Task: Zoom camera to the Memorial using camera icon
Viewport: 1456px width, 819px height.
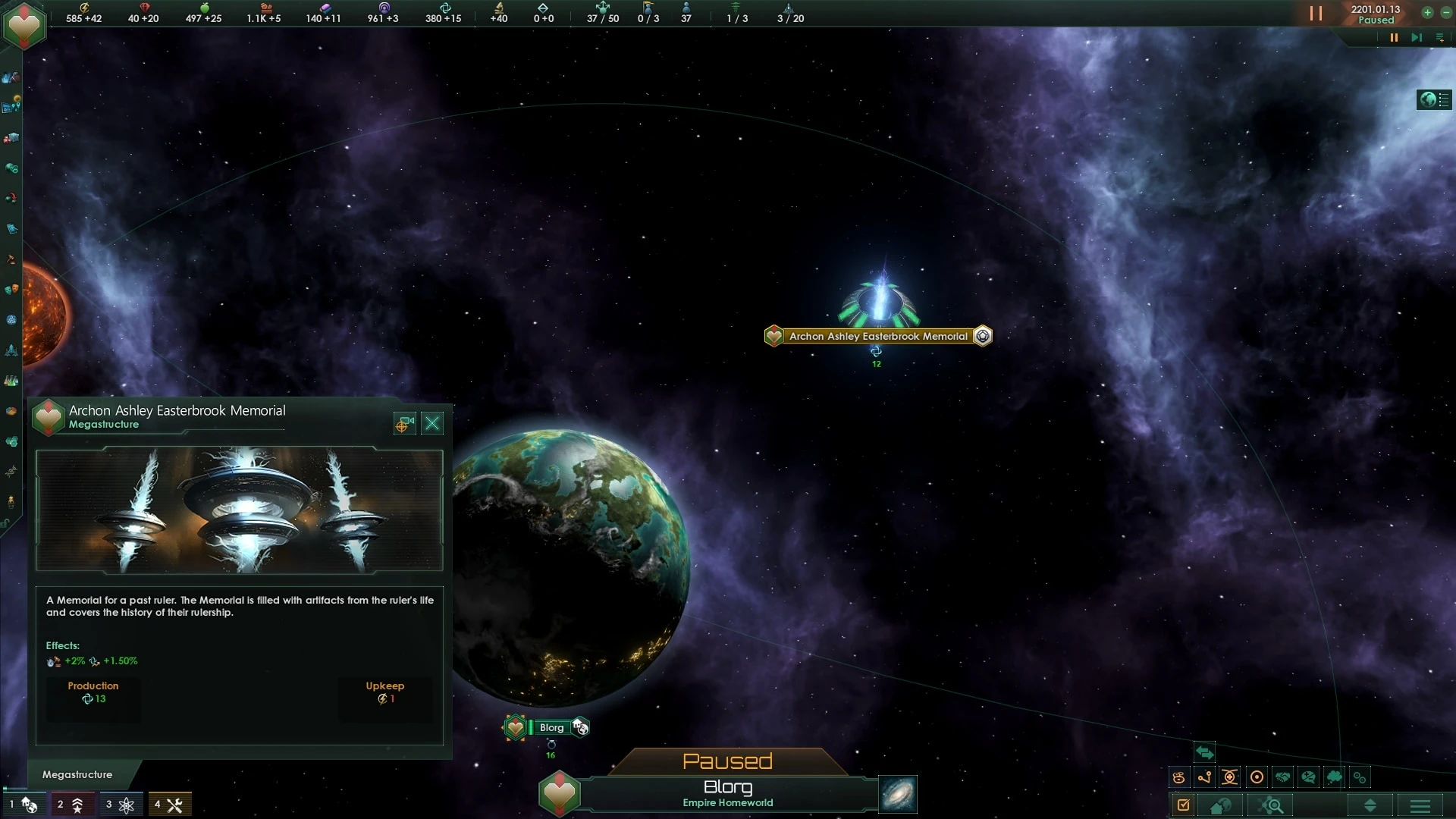Action: coord(403,423)
